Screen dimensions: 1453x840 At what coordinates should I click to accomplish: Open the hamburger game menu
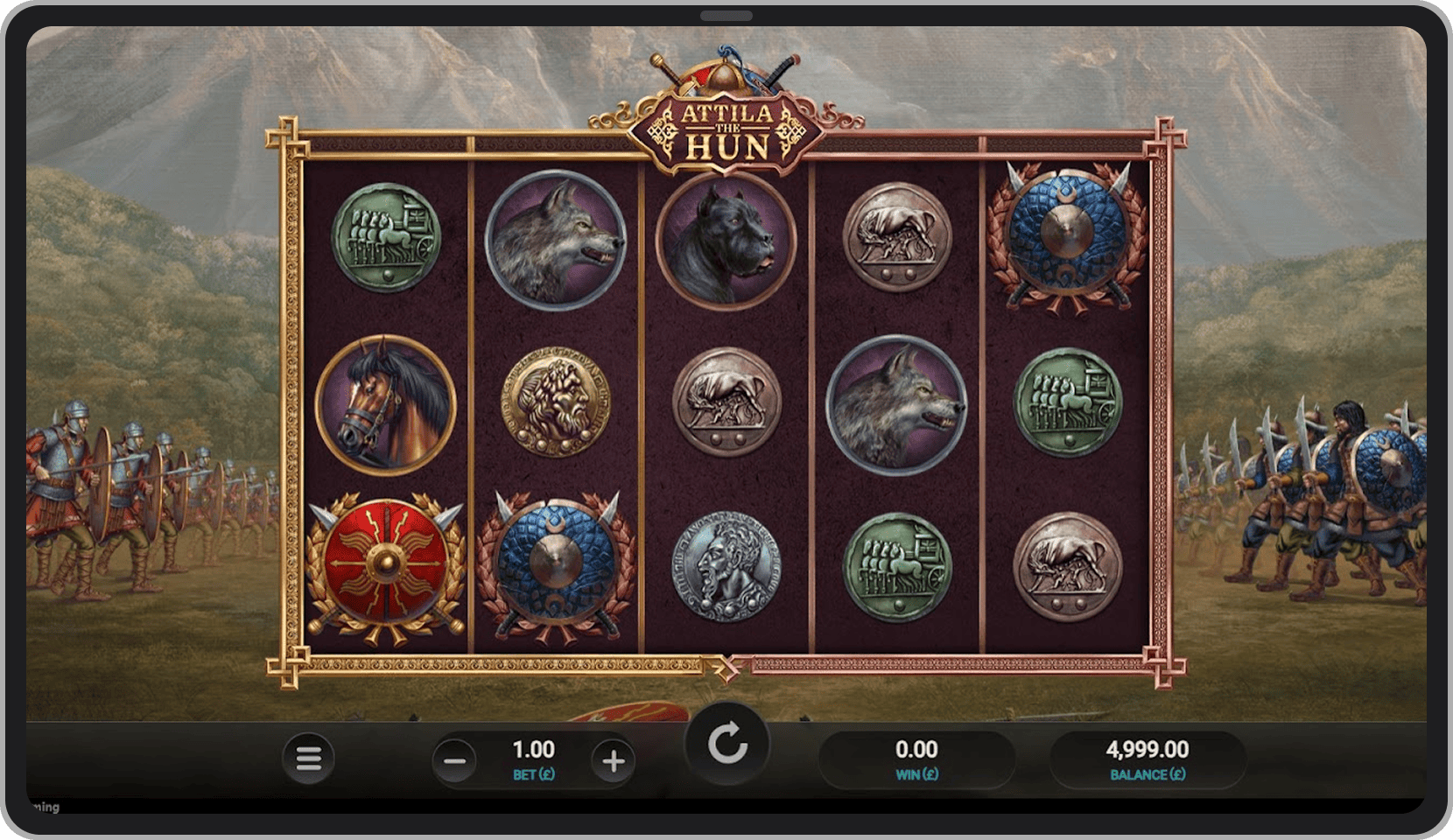pyautogui.click(x=308, y=758)
